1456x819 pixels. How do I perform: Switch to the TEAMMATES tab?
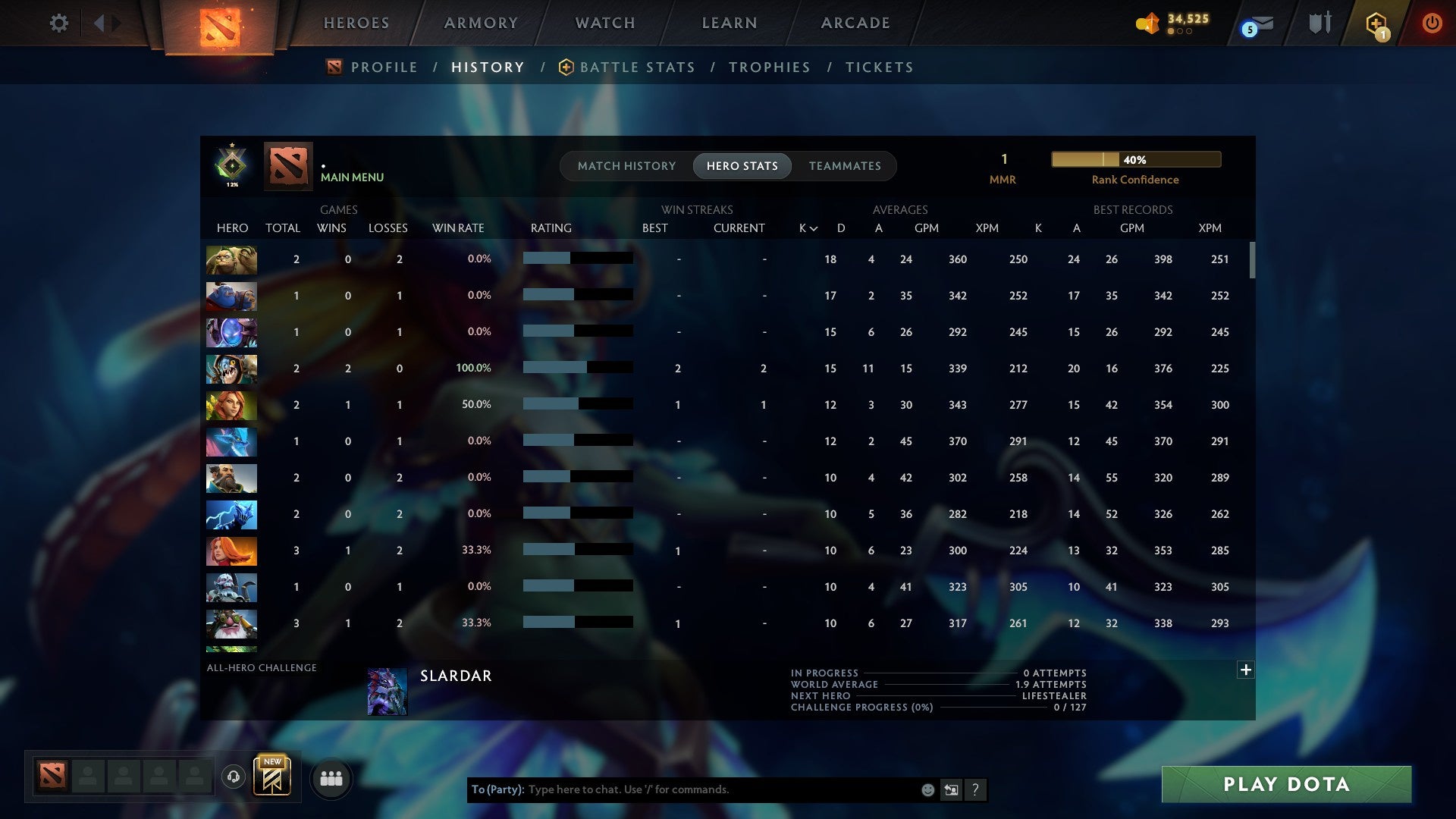[x=844, y=165]
